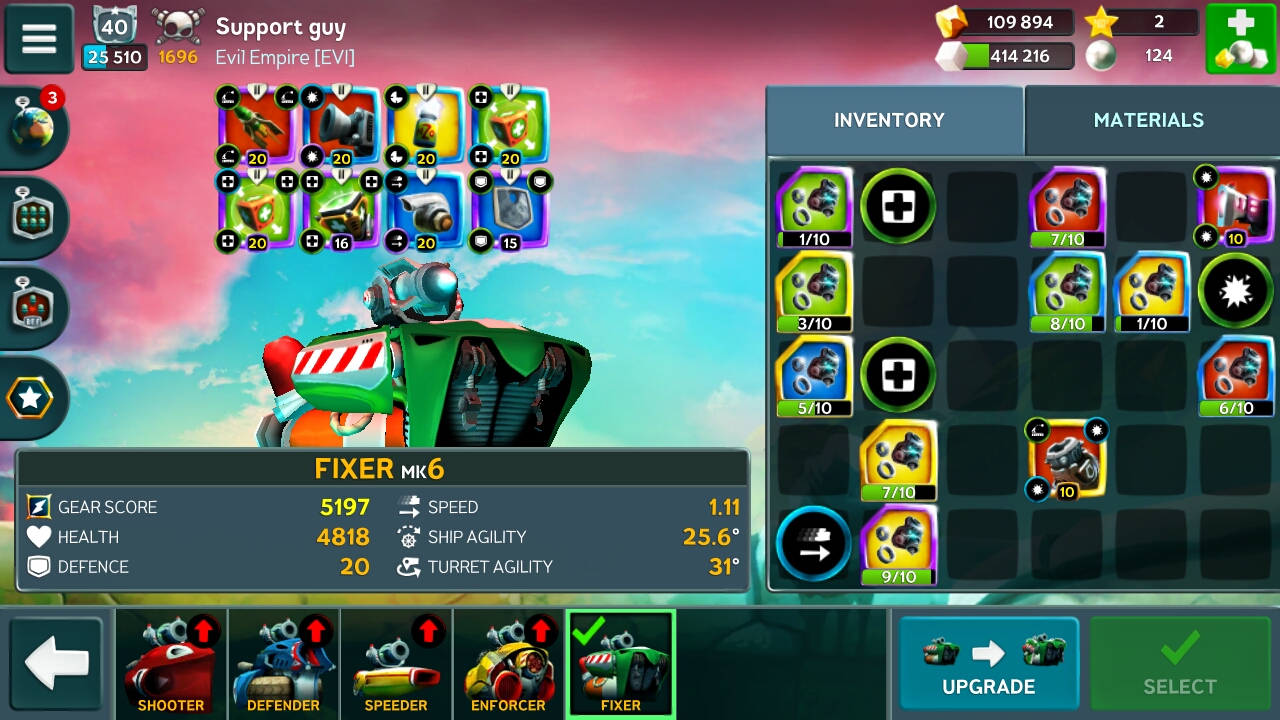Confirm with the Select button
The height and width of the screenshot is (720, 1280).
(x=1179, y=664)
